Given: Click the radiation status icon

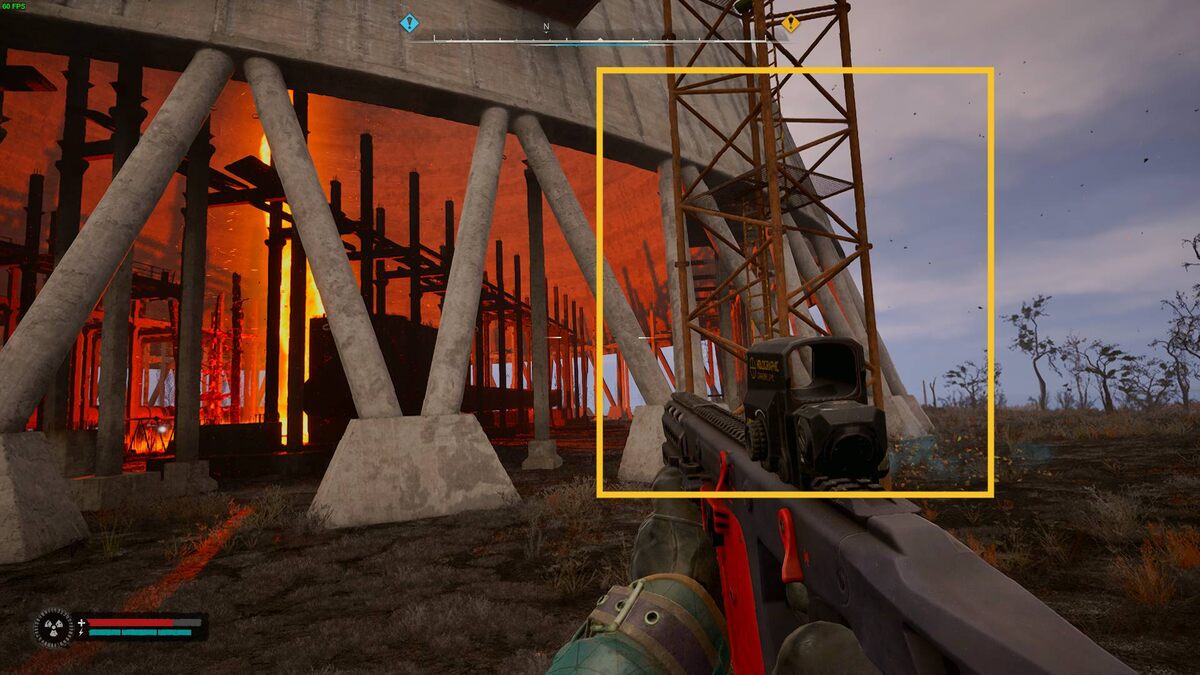Looking at the screenshot, I should coord(53,627).
